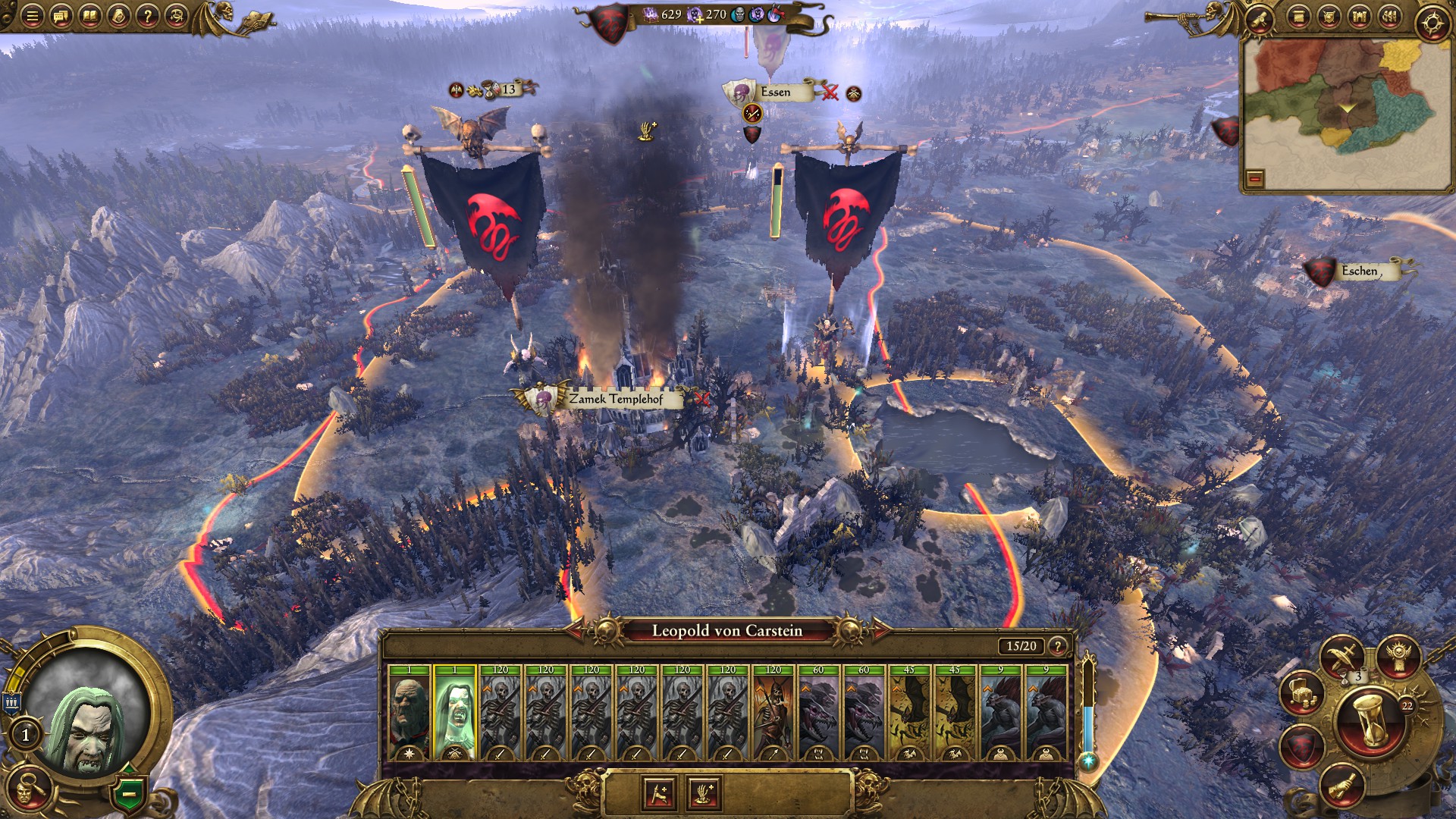Collapse the minimap with the minus button

click(1255, 179)
